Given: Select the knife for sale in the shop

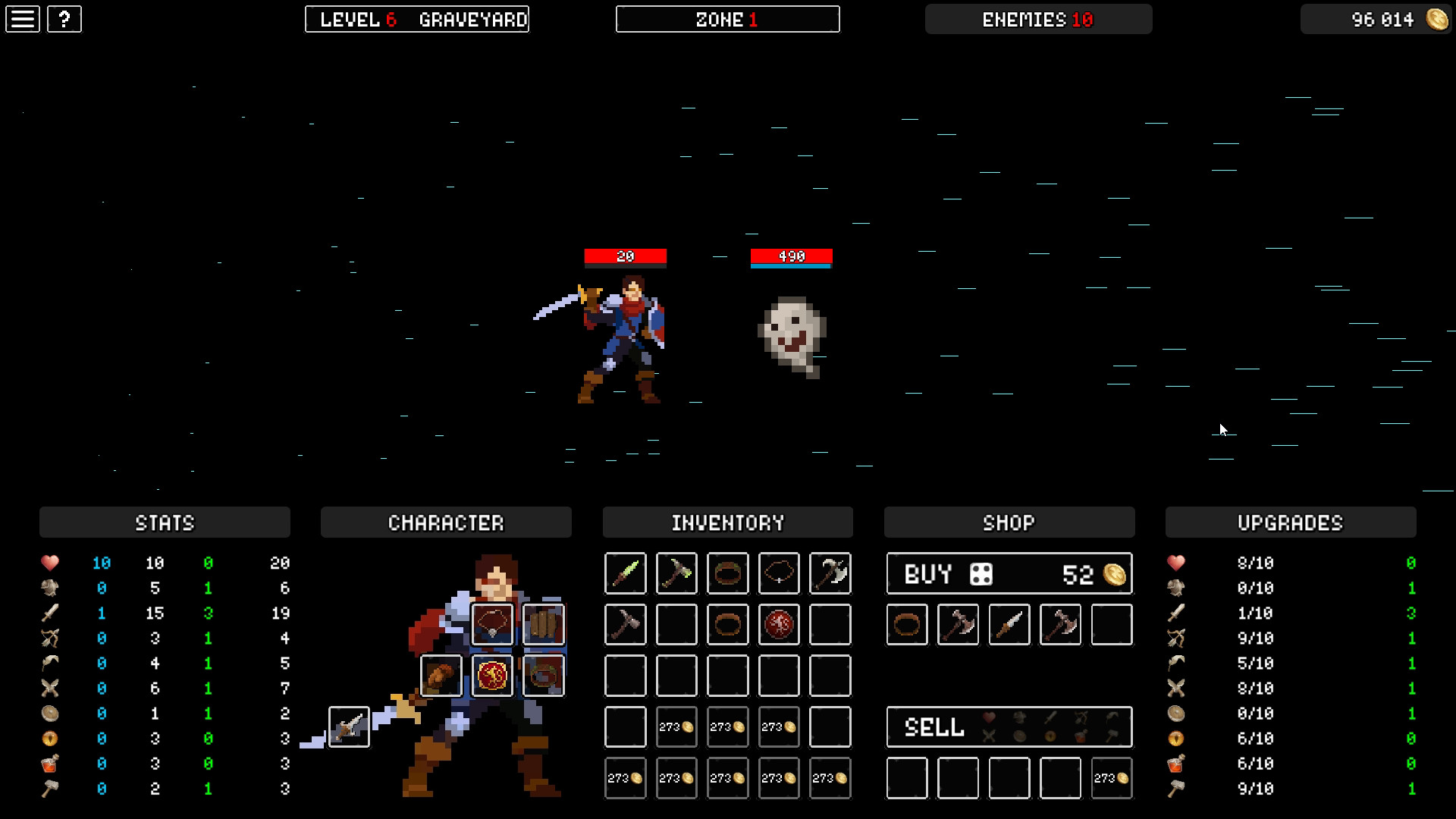Looking at the screenshot, I should [x=1009, y=624].
